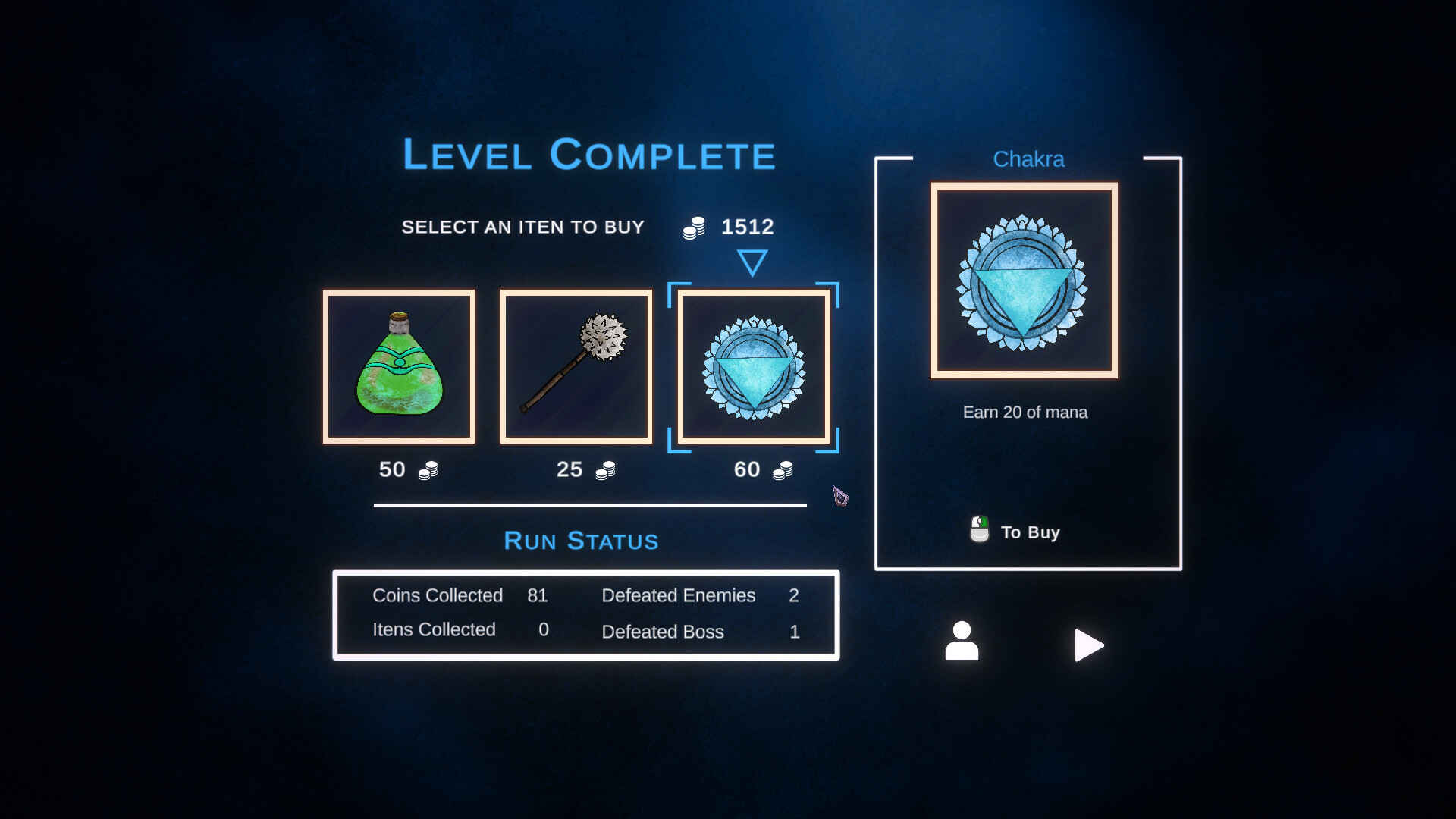1456x819 pixels.
Task: Click the play arrow to continue the run
Action: pos(1090,645)
